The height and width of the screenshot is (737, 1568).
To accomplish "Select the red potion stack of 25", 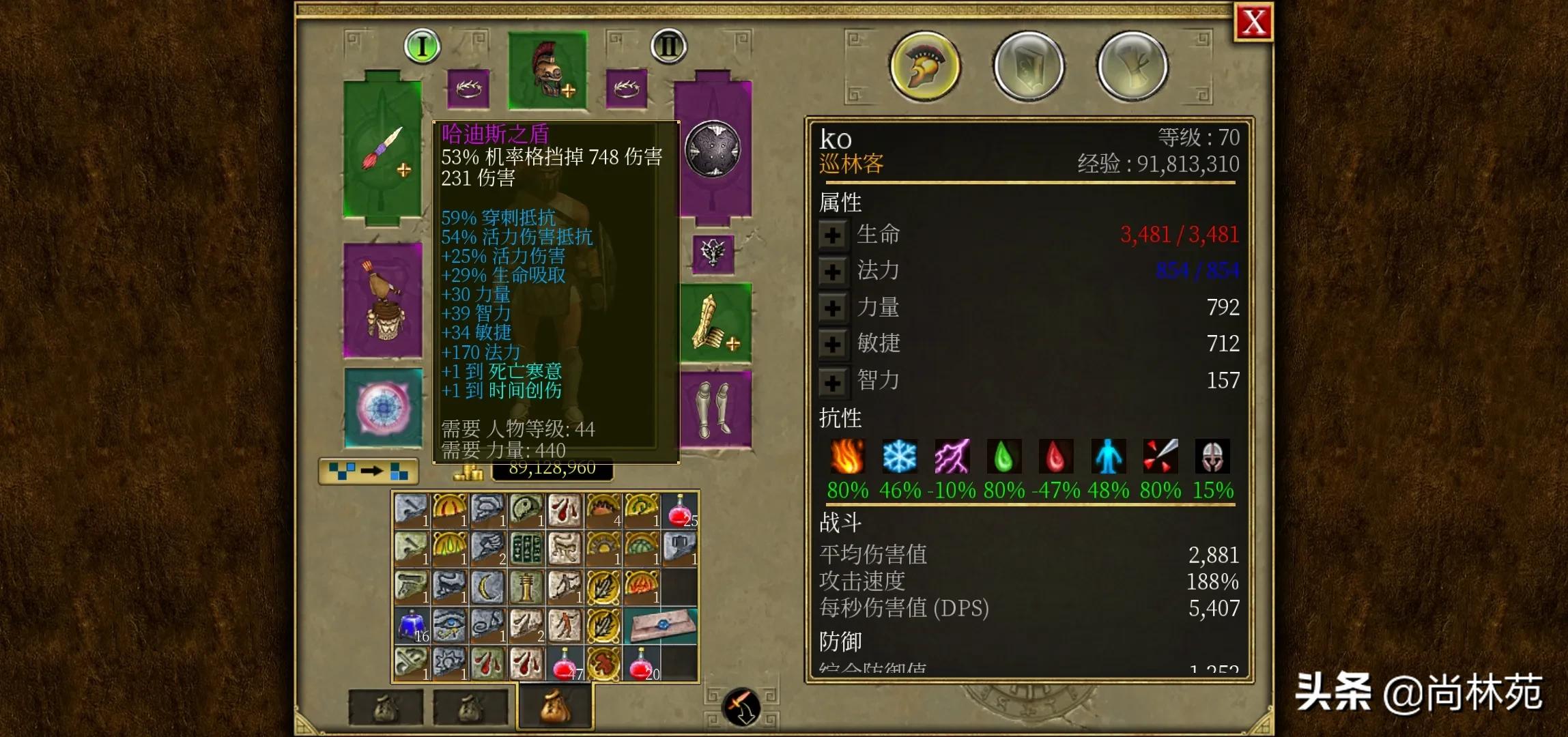I will [679, 511].
